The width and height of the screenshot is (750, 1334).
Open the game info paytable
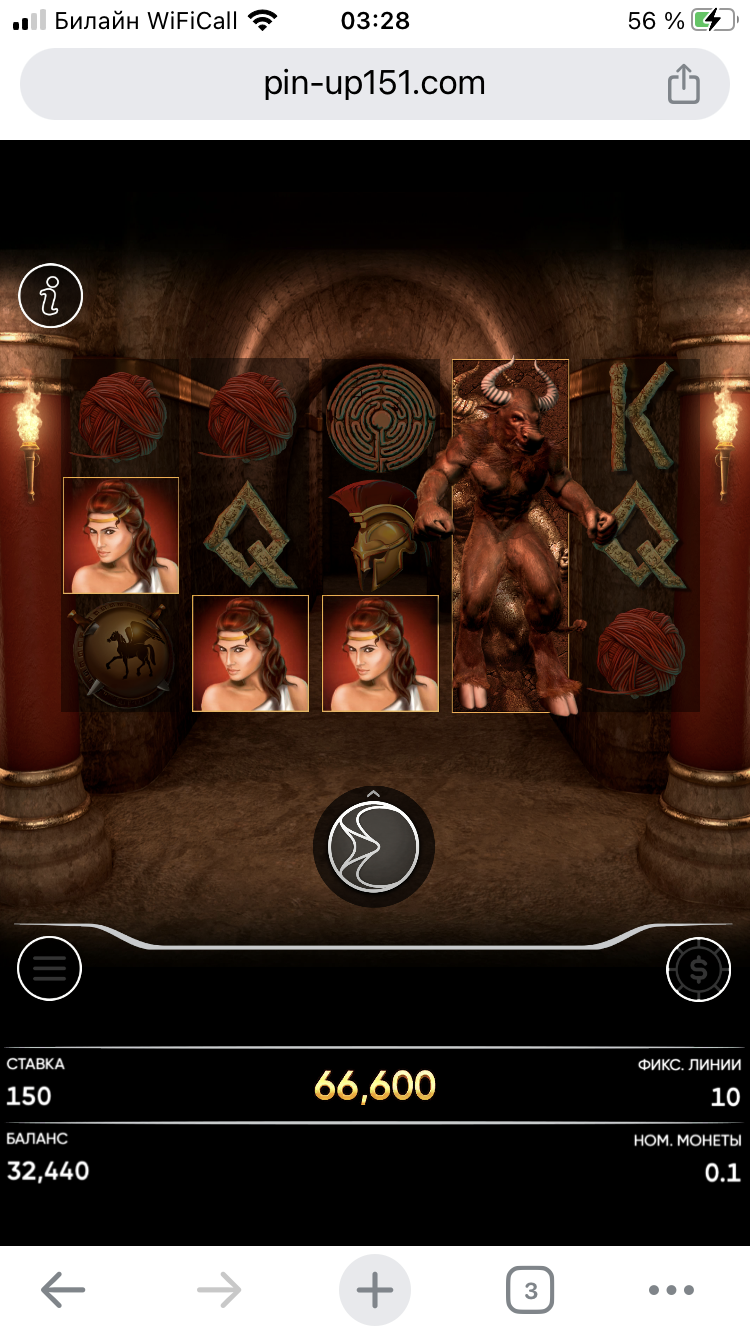click(50, 295)
